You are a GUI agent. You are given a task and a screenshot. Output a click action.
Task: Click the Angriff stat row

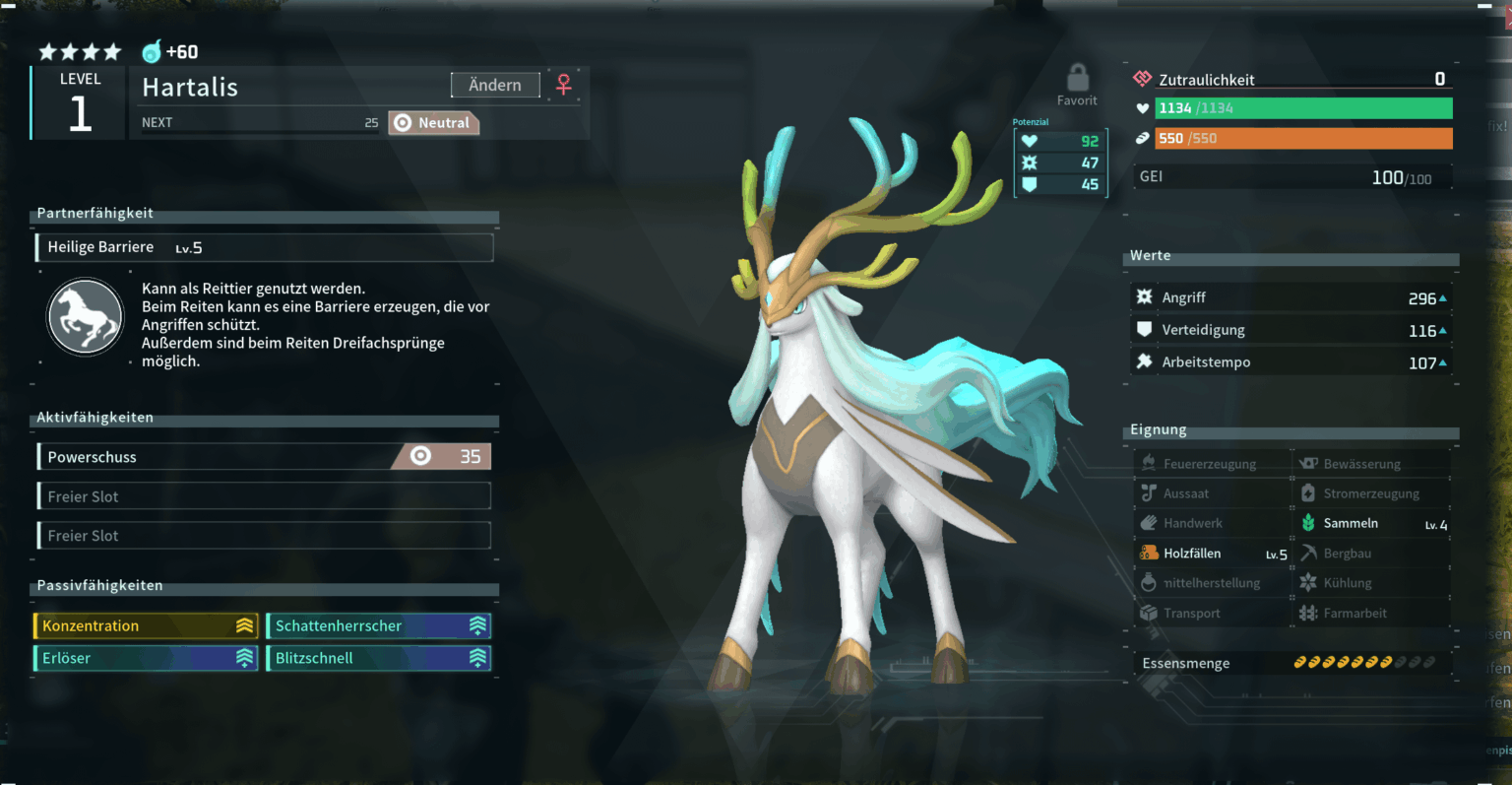(x=1291, y=297)
